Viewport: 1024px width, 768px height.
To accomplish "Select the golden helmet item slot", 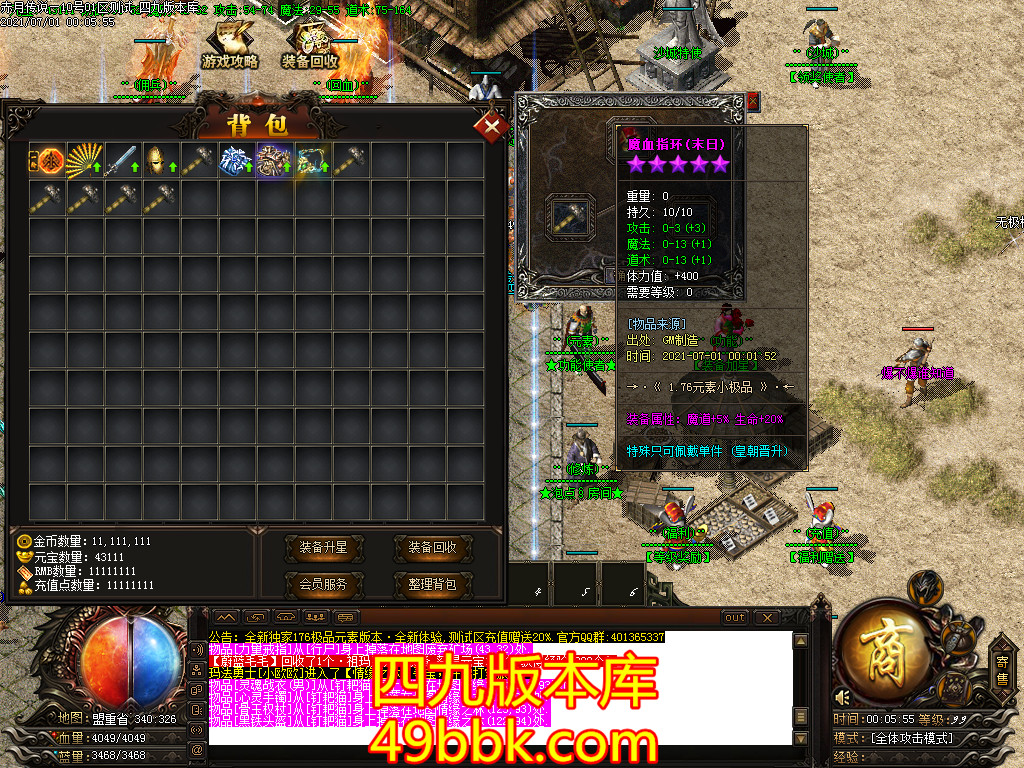I will coord(161,161).
